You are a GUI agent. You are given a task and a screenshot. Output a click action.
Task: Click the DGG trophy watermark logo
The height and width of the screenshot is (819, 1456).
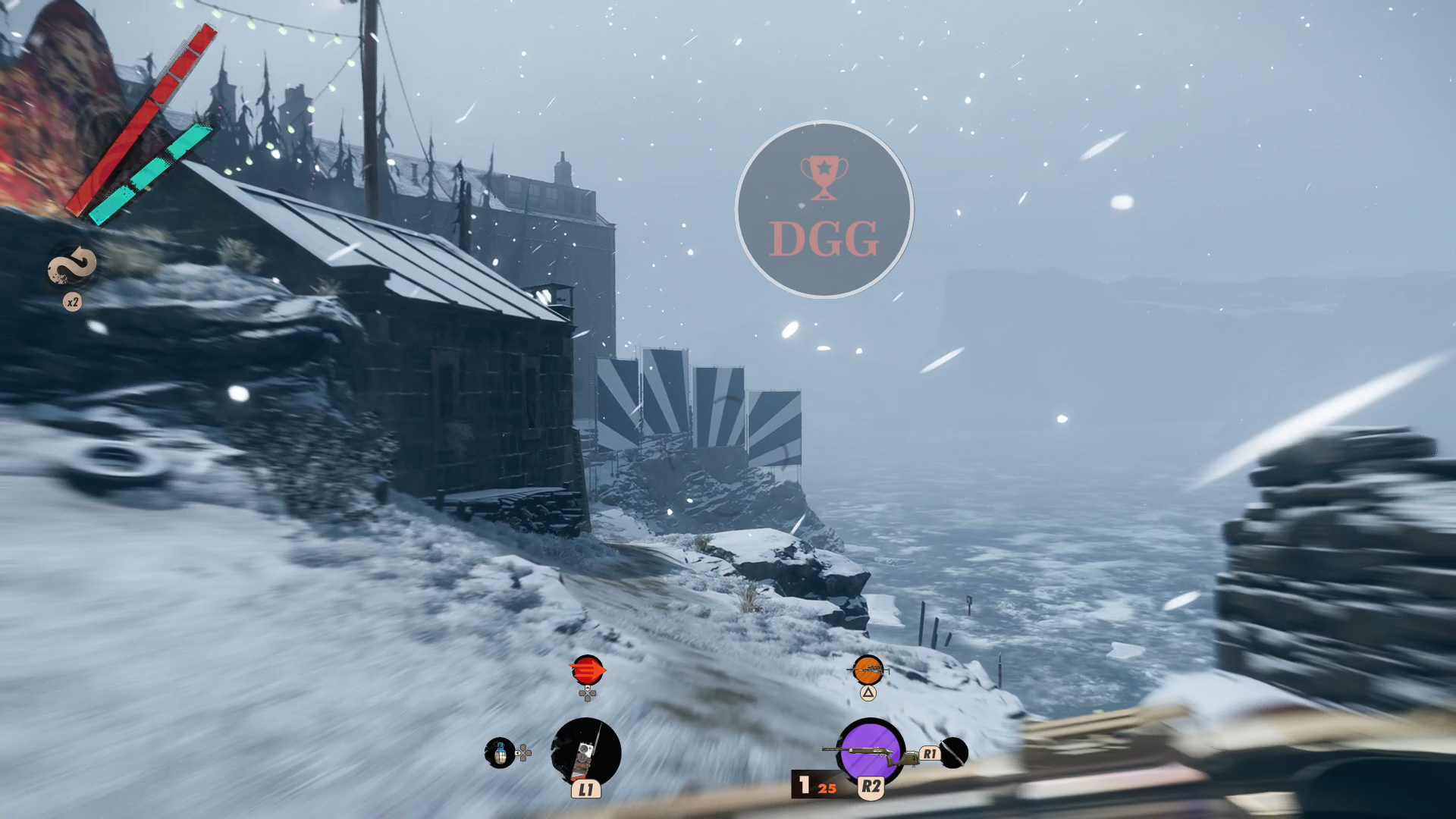click(824, 209)
